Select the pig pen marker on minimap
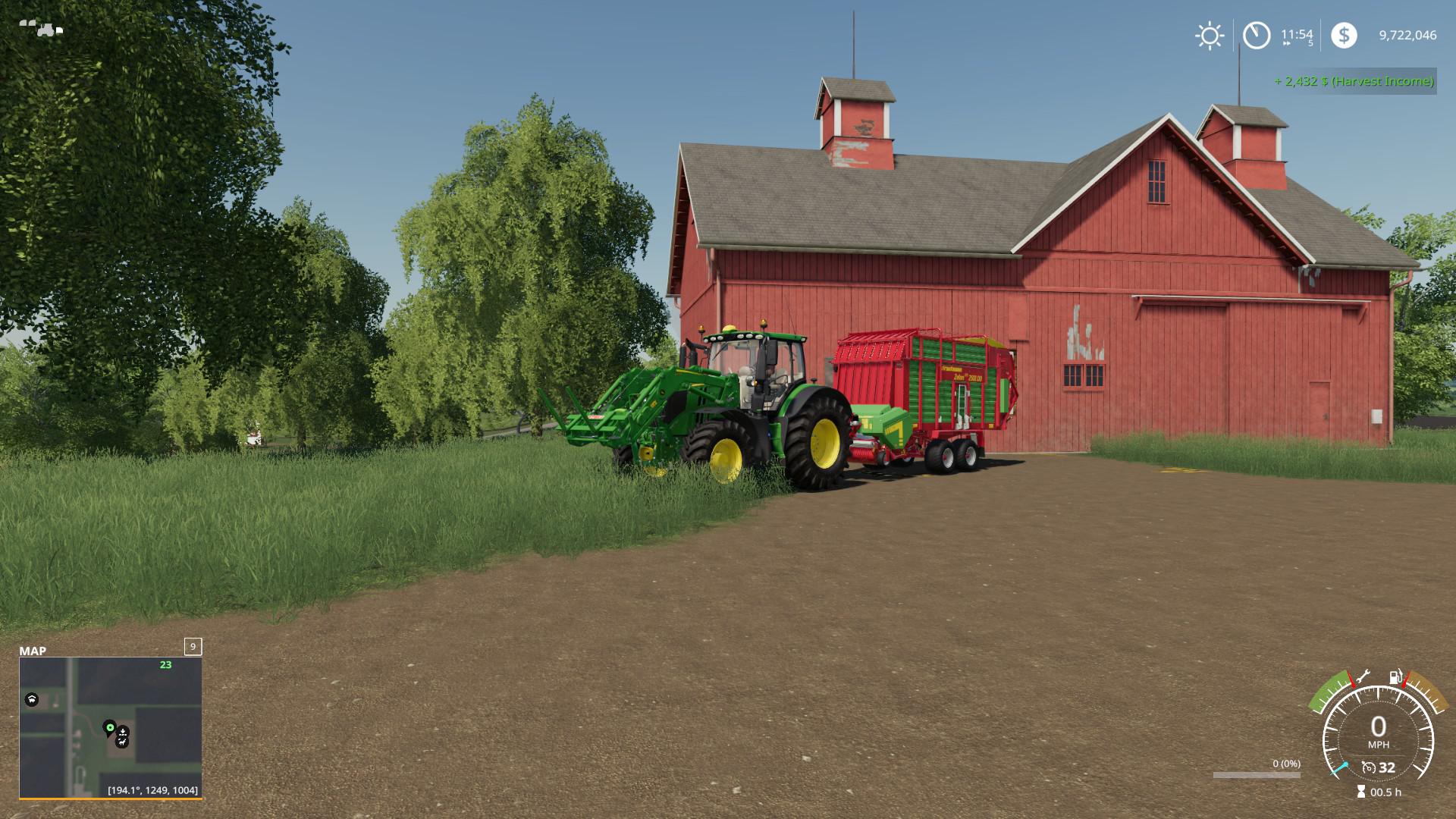This screenshot has width=1456, height=819. coord(32,699)
